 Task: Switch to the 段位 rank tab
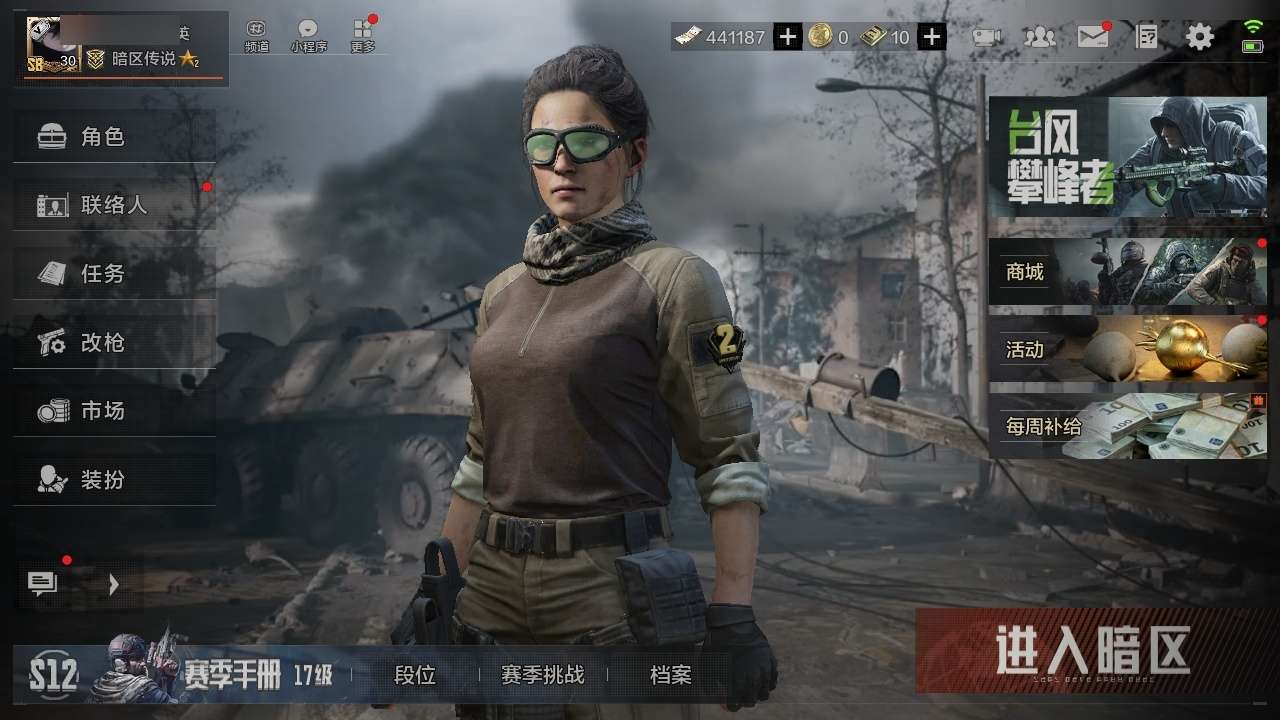tap(415, 676)
